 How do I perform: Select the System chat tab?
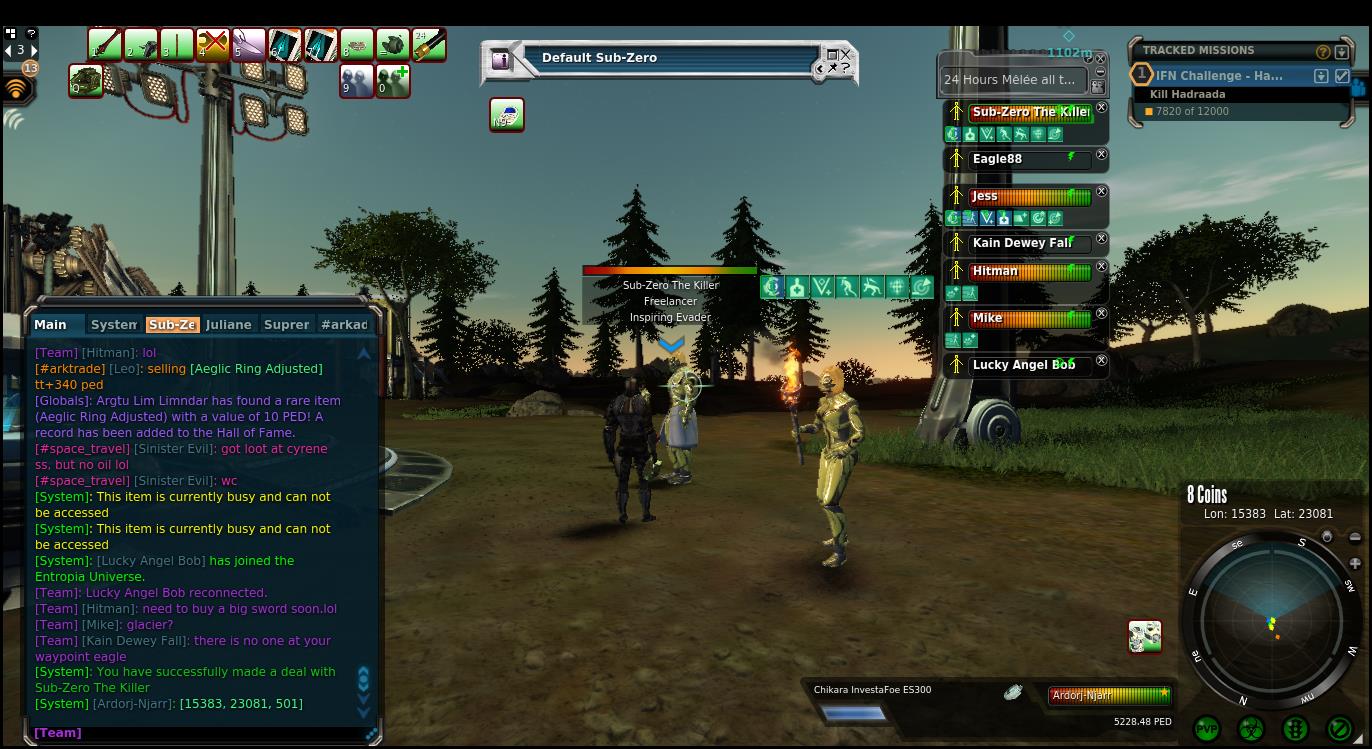113,325
